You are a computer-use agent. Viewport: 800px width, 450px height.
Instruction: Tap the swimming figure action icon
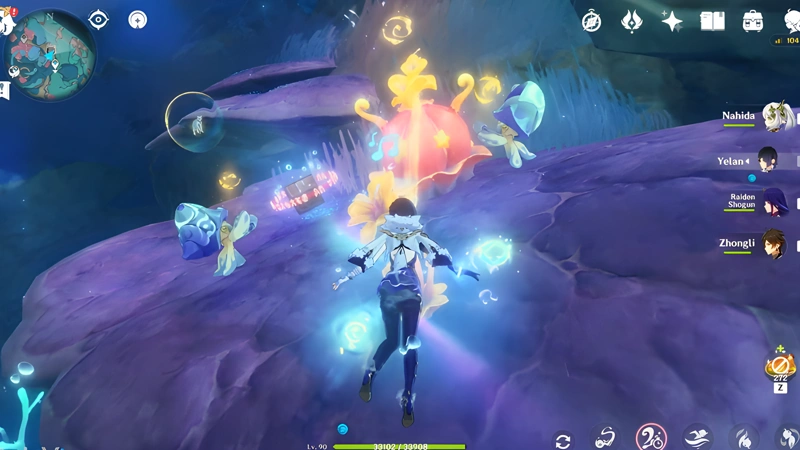[x=698, y=437]
